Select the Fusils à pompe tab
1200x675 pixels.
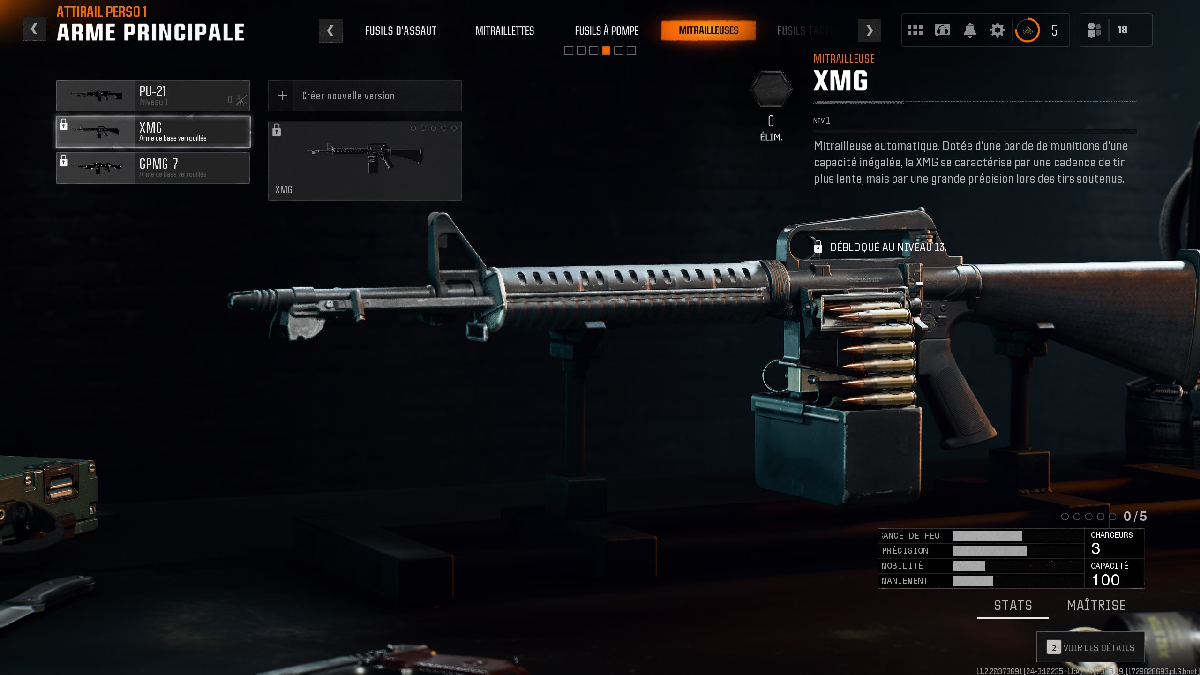[606, 31]
